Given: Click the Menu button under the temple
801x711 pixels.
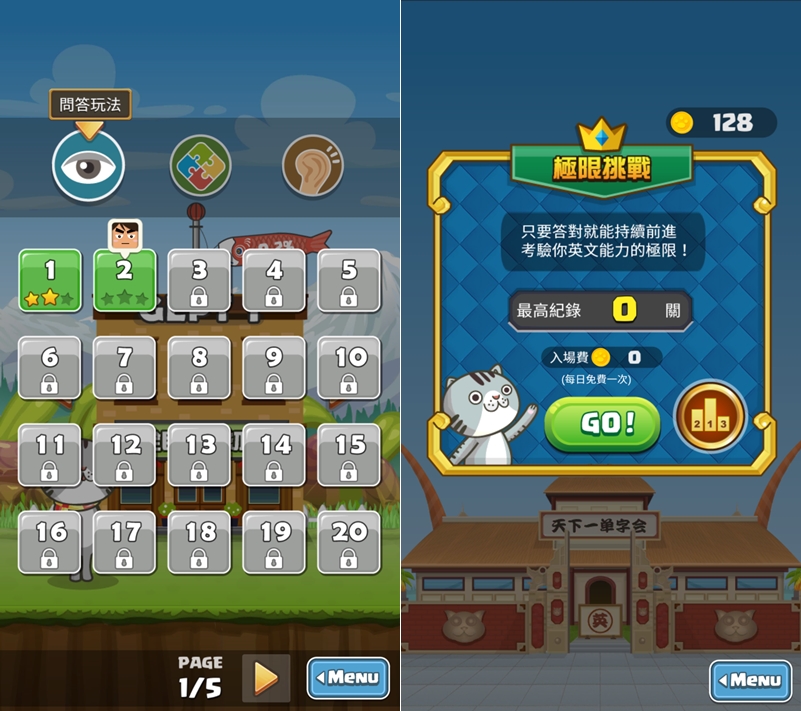Looking at the screenshot, I should [749, 680].
